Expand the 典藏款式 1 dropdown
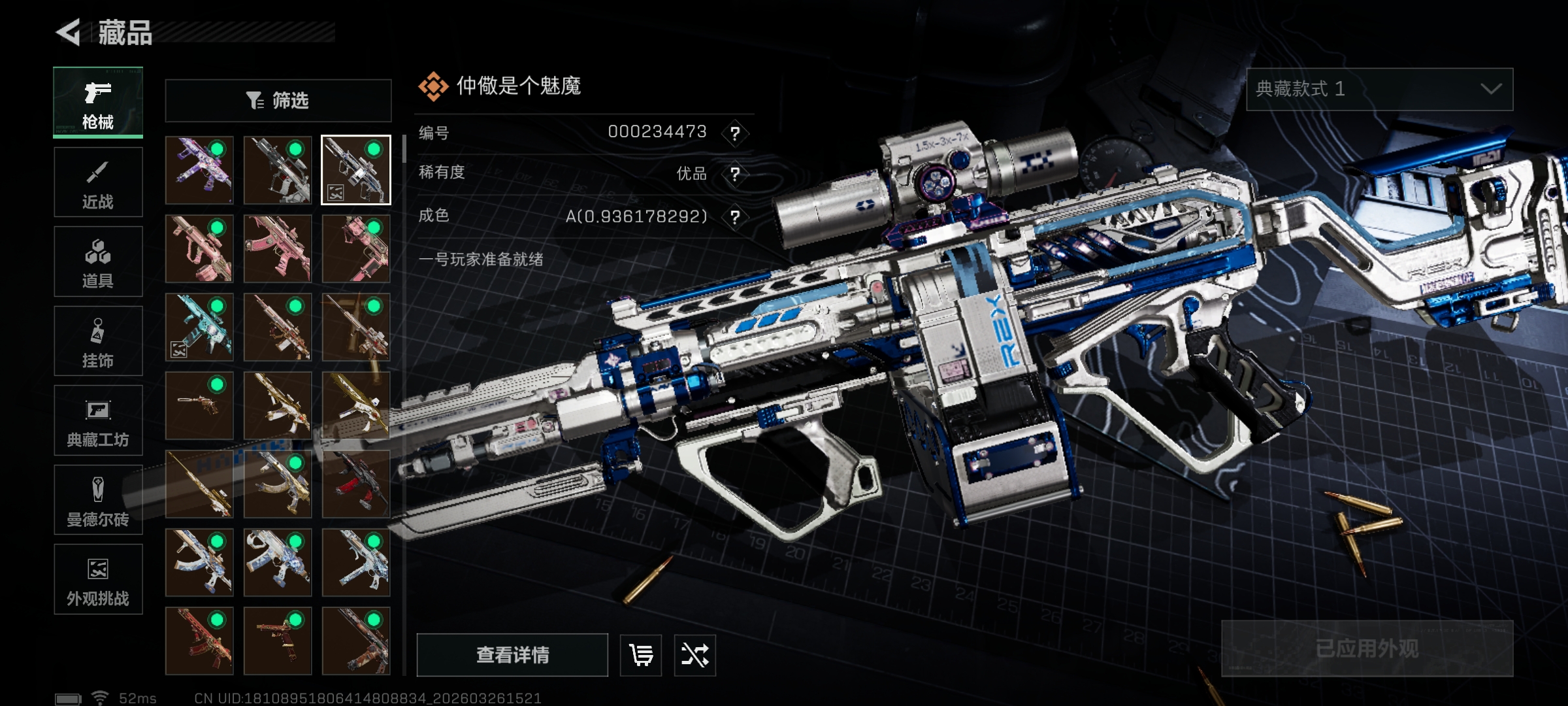This screenshot has height=706, width=1568. click(x=1379, y=89)
